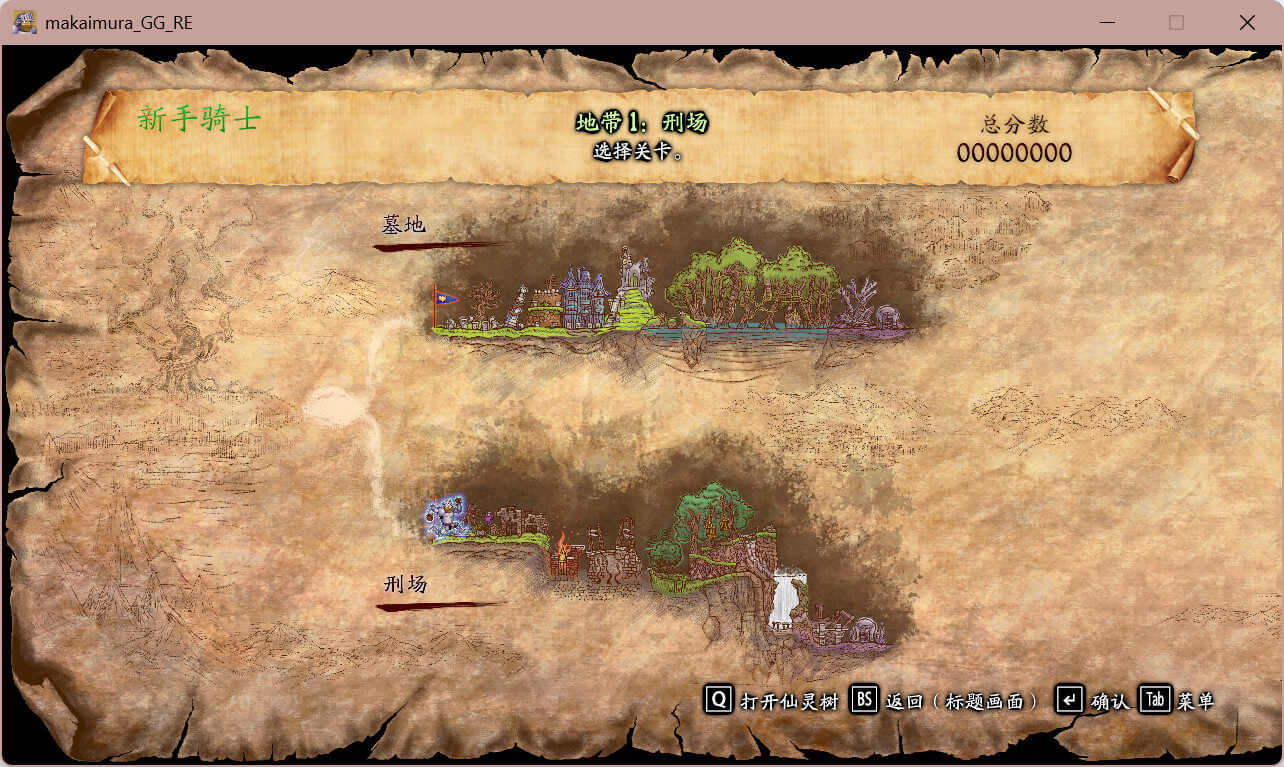Close the makaimura_GG_RE window
This screenshot has width=1284, height=767.
(x=1247, y=22)
